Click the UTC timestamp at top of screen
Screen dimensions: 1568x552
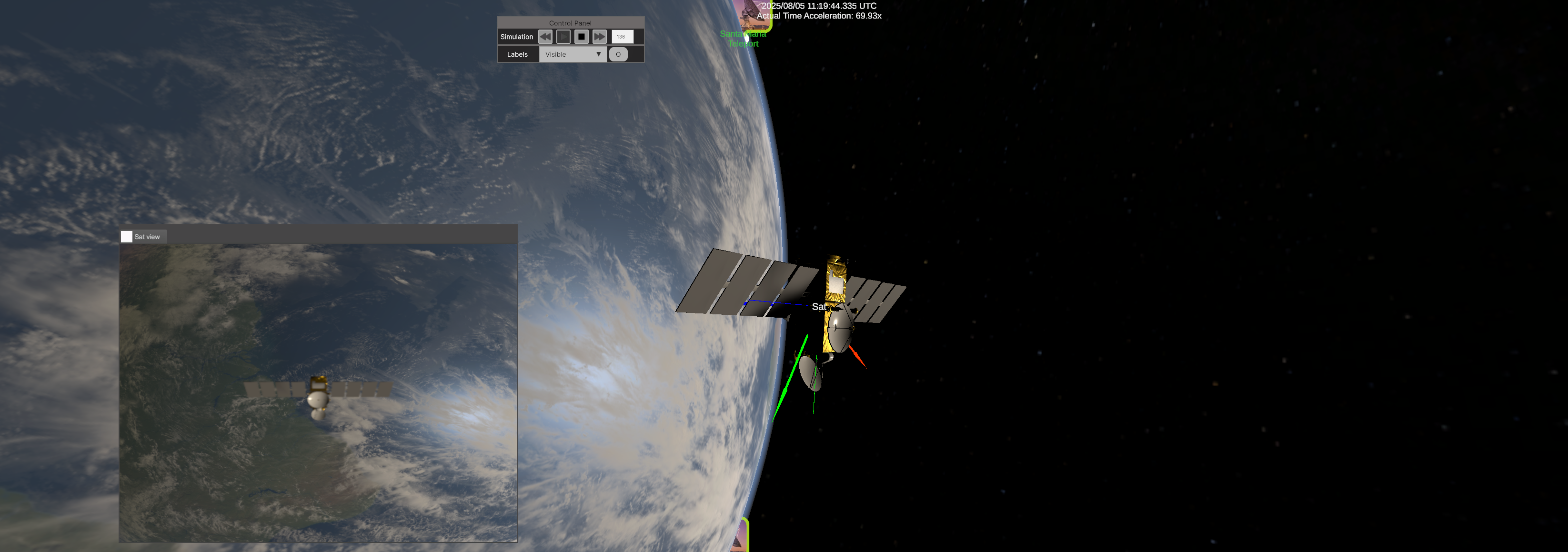pos(818,6)
